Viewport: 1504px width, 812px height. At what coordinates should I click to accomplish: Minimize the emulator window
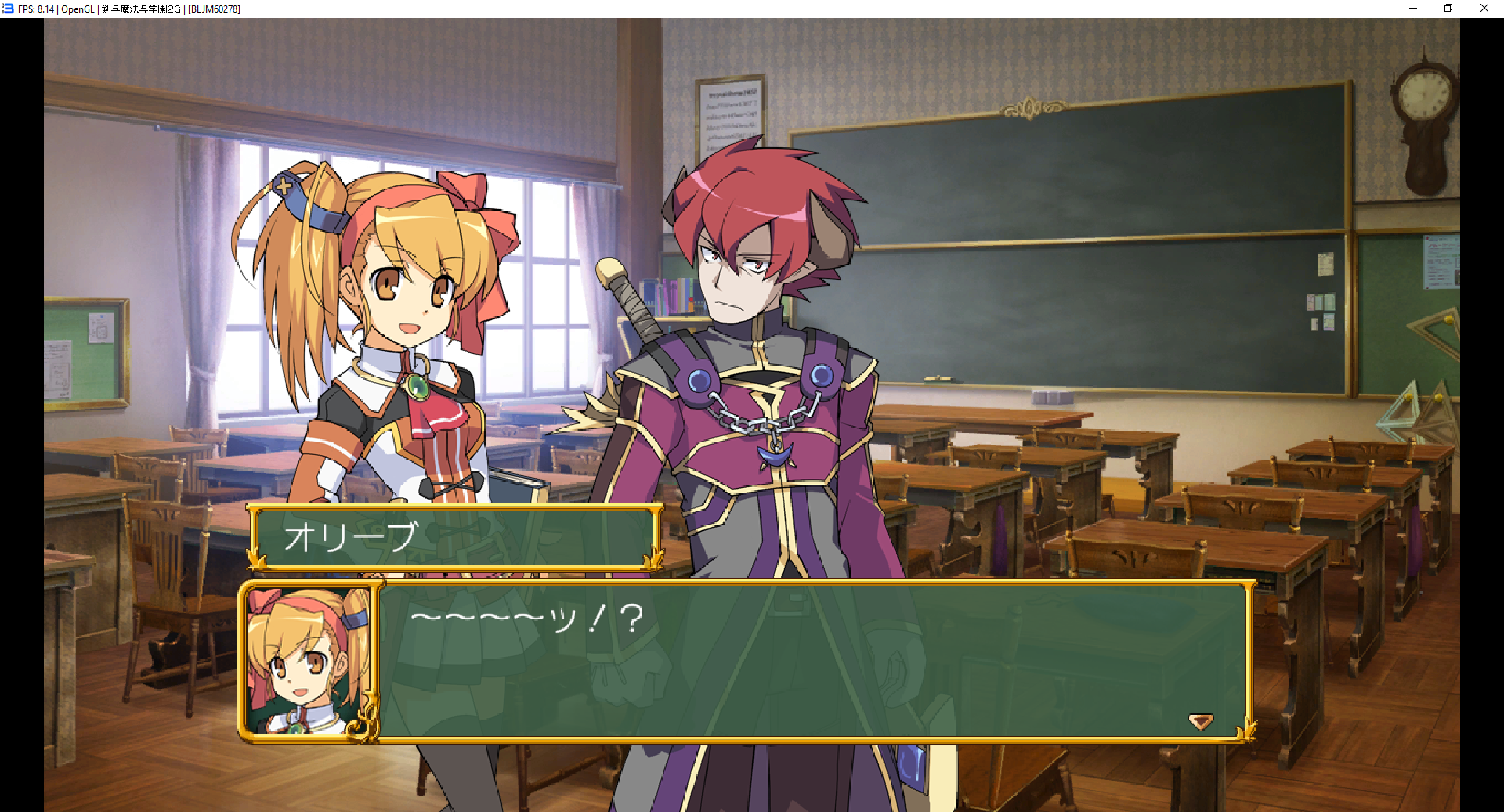click(x=1413, y=9)
